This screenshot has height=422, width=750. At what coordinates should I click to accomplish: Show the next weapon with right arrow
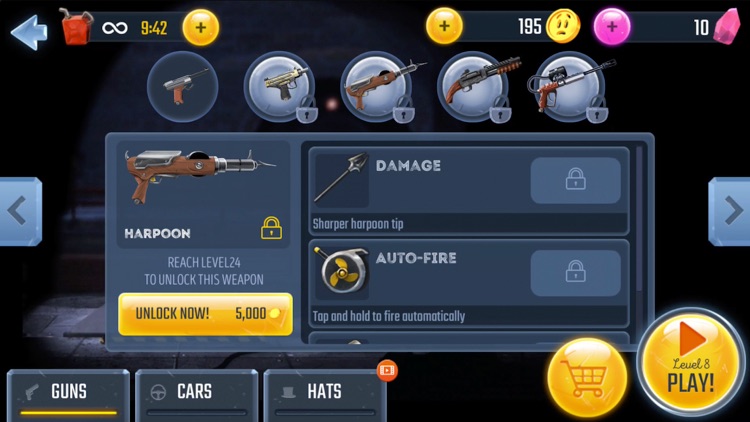[731, 211]
